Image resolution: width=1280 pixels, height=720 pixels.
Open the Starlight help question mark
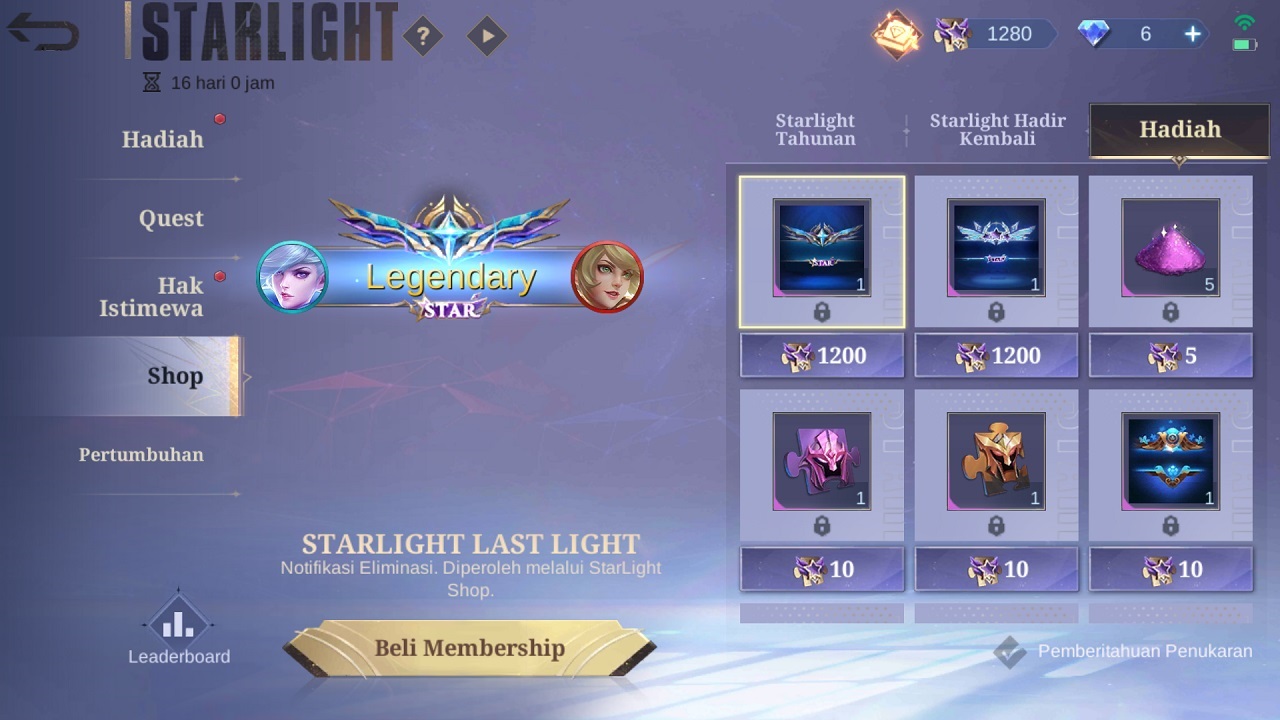425,36
